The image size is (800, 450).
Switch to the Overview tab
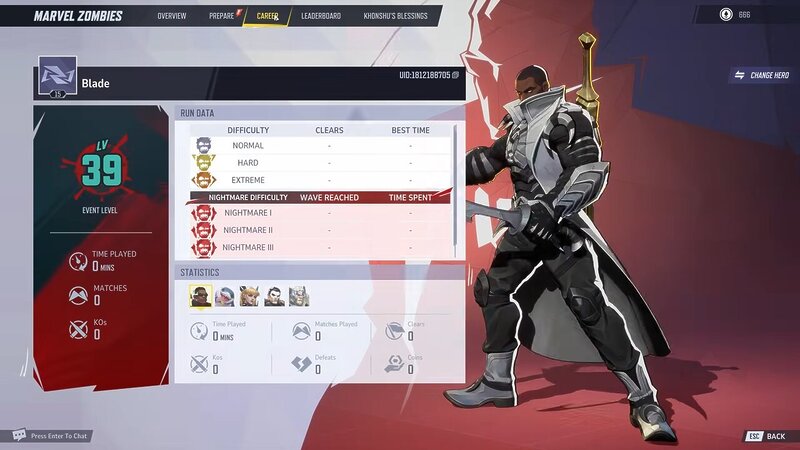(171, 16)
